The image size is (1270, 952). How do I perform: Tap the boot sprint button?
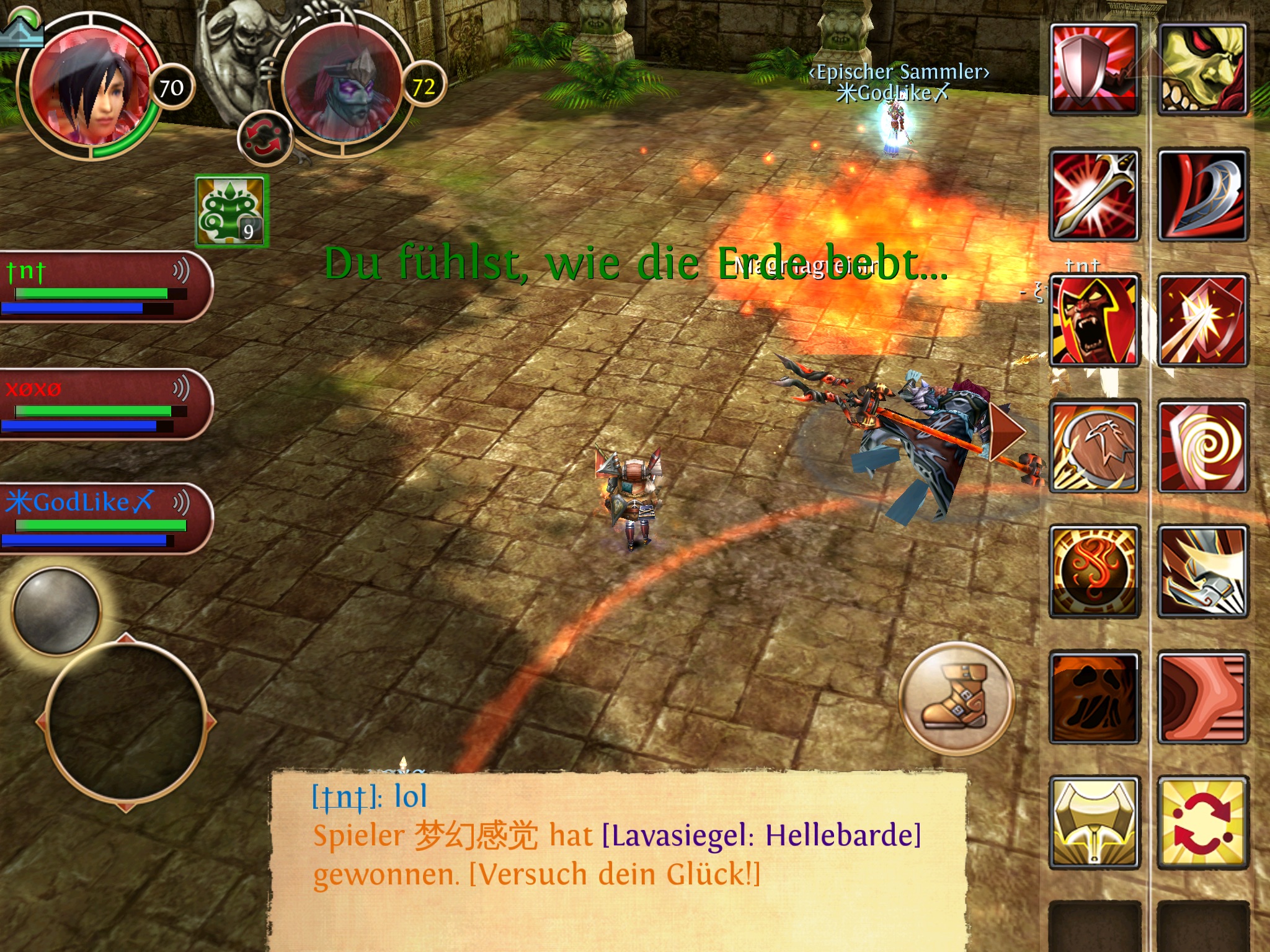pyautogui.click(x=956, y=699)
